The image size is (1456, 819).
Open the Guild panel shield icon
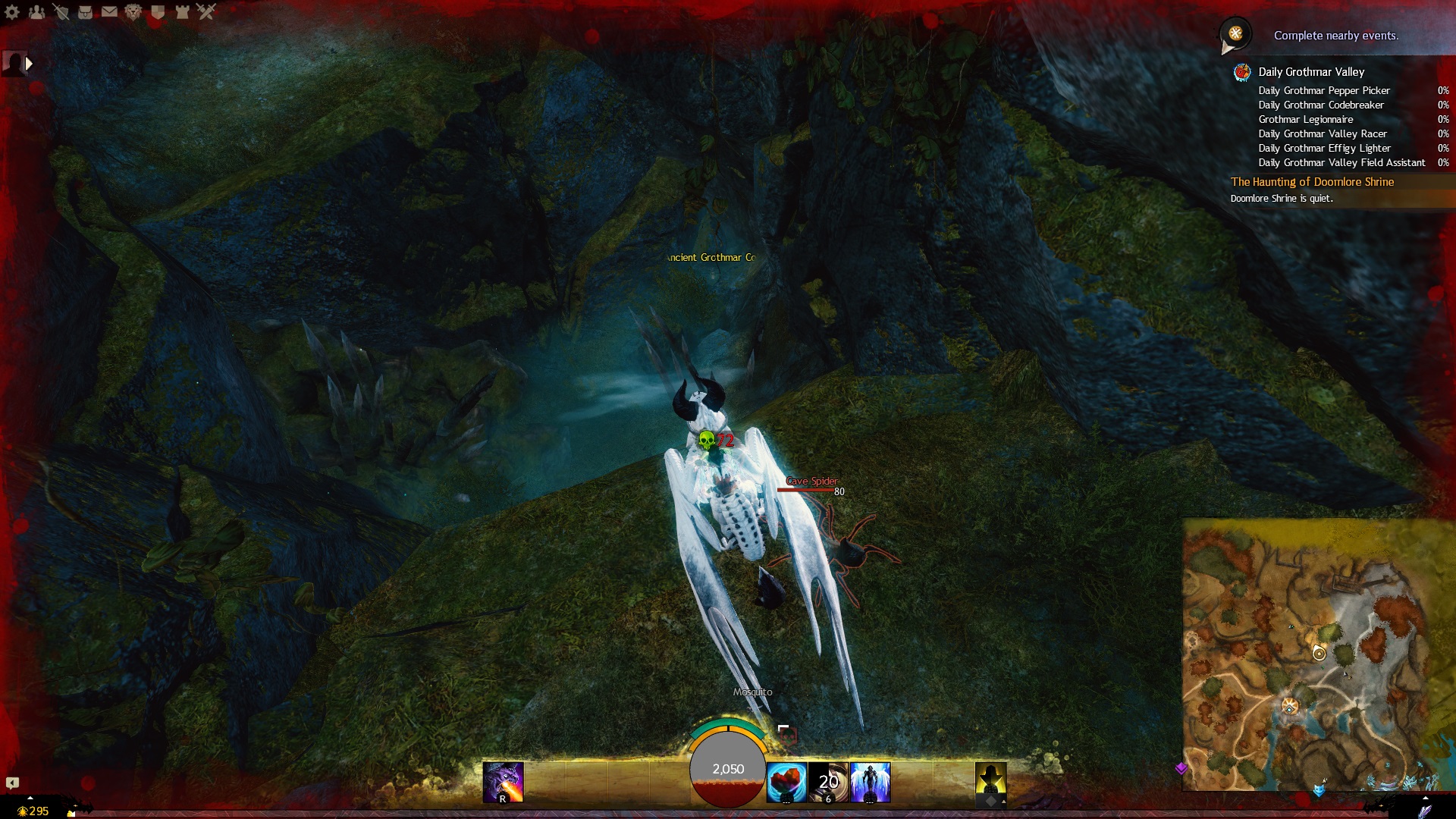tap(158, 11)
